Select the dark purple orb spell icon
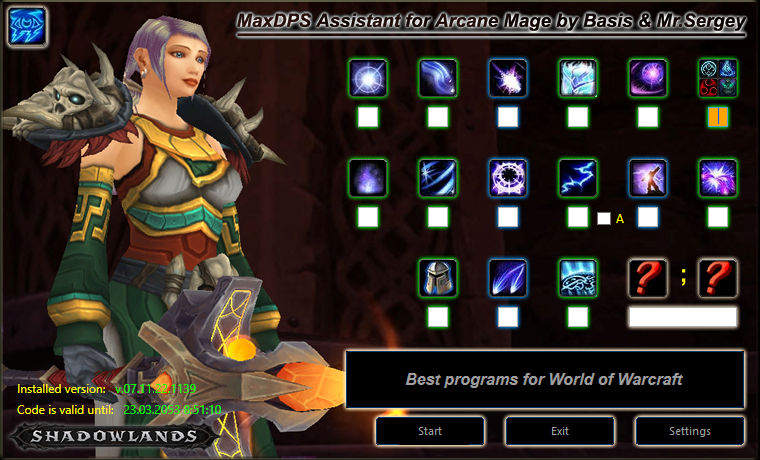 (x=648, y=78)
